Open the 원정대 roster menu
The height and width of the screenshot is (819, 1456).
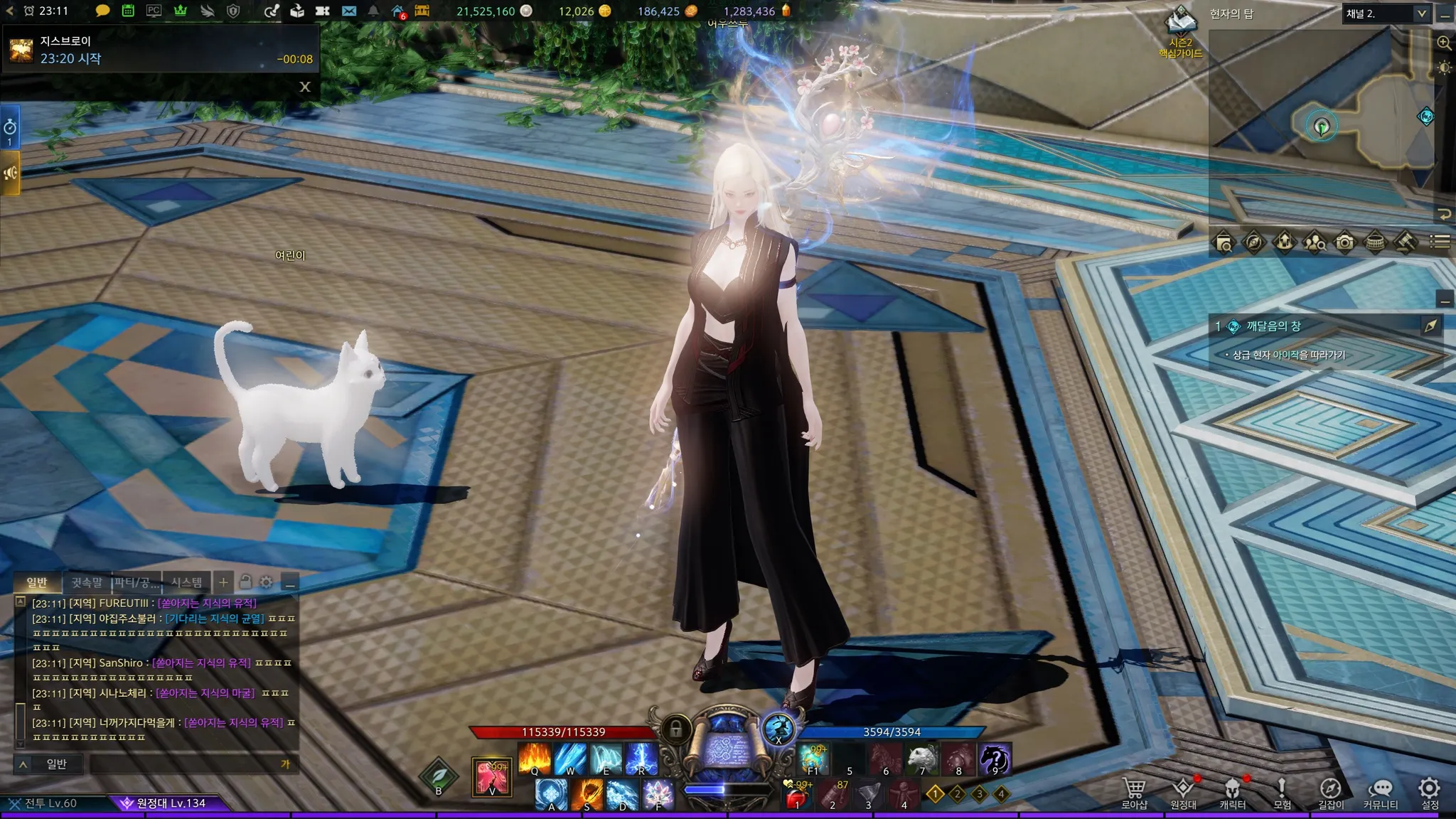[1183, 792]
